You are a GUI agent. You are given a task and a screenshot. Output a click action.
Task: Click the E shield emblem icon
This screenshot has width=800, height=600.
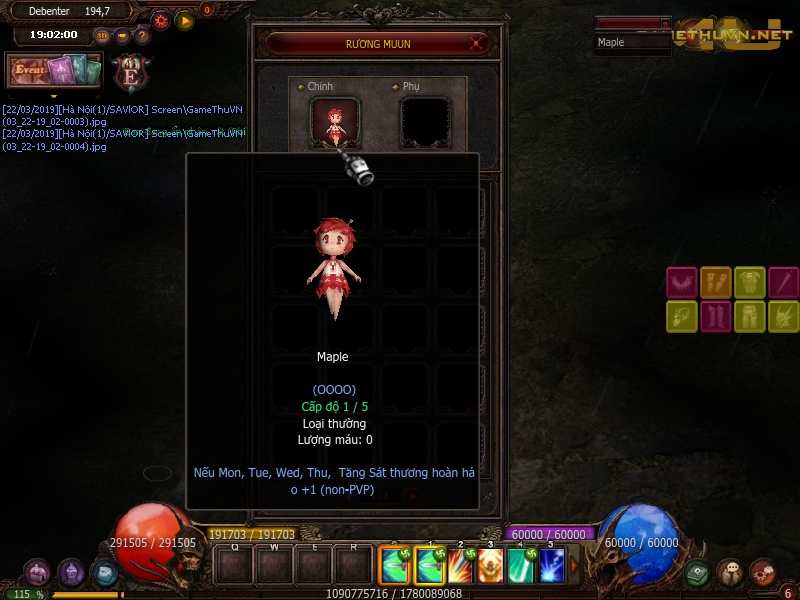[131, 72]
